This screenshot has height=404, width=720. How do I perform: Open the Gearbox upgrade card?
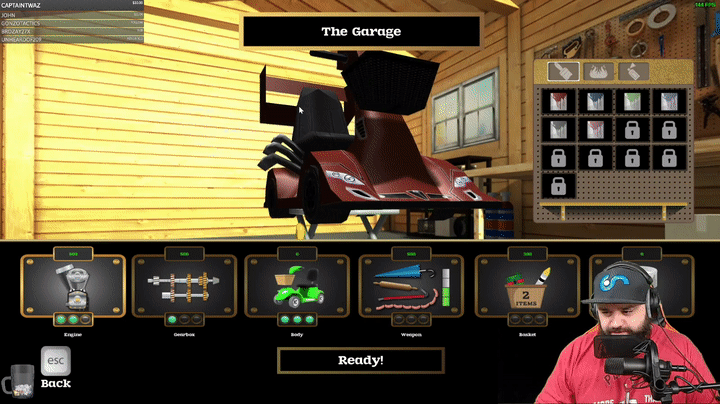[183, 290]
